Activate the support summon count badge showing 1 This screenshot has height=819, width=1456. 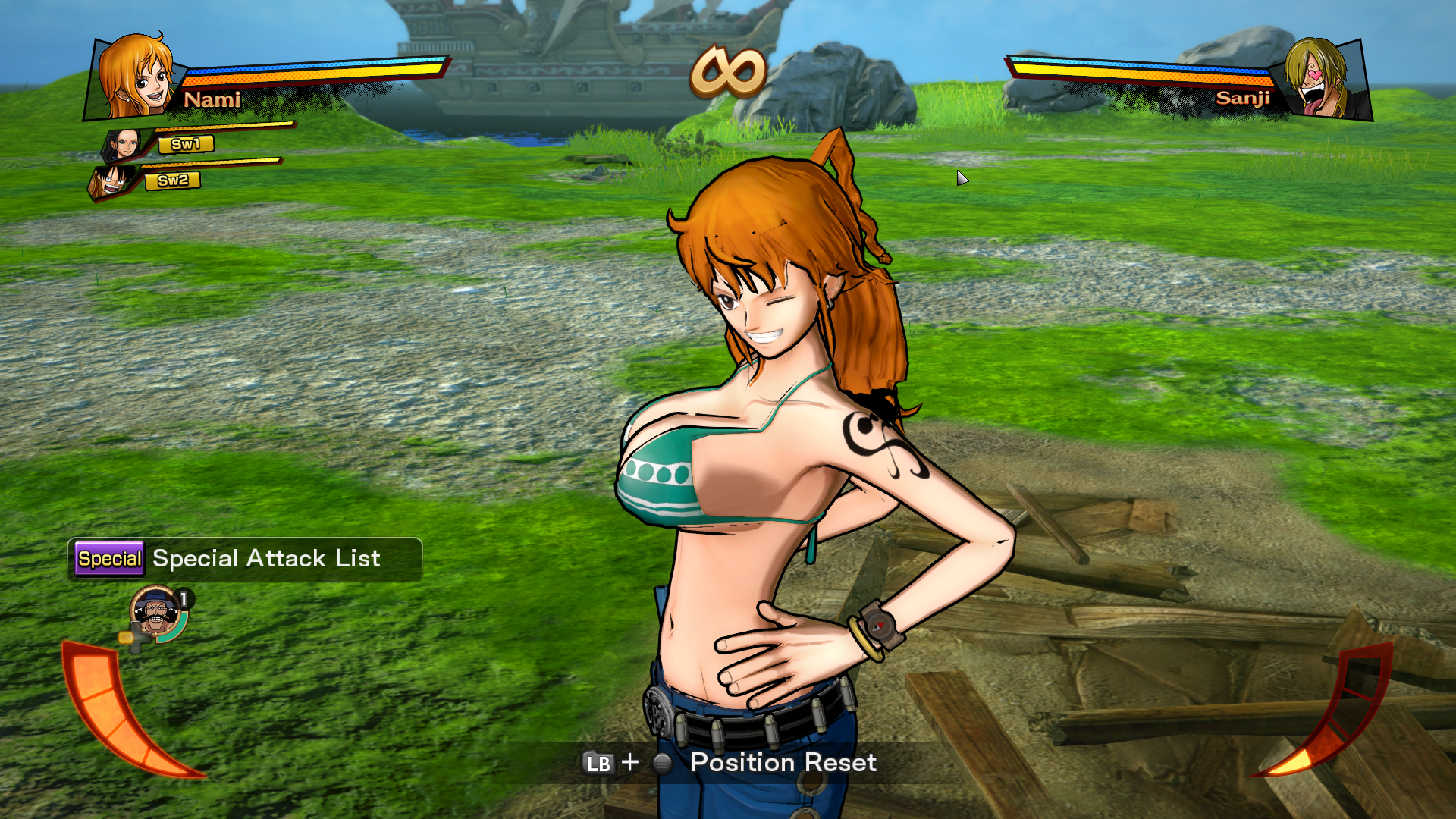tap(183, 598)
